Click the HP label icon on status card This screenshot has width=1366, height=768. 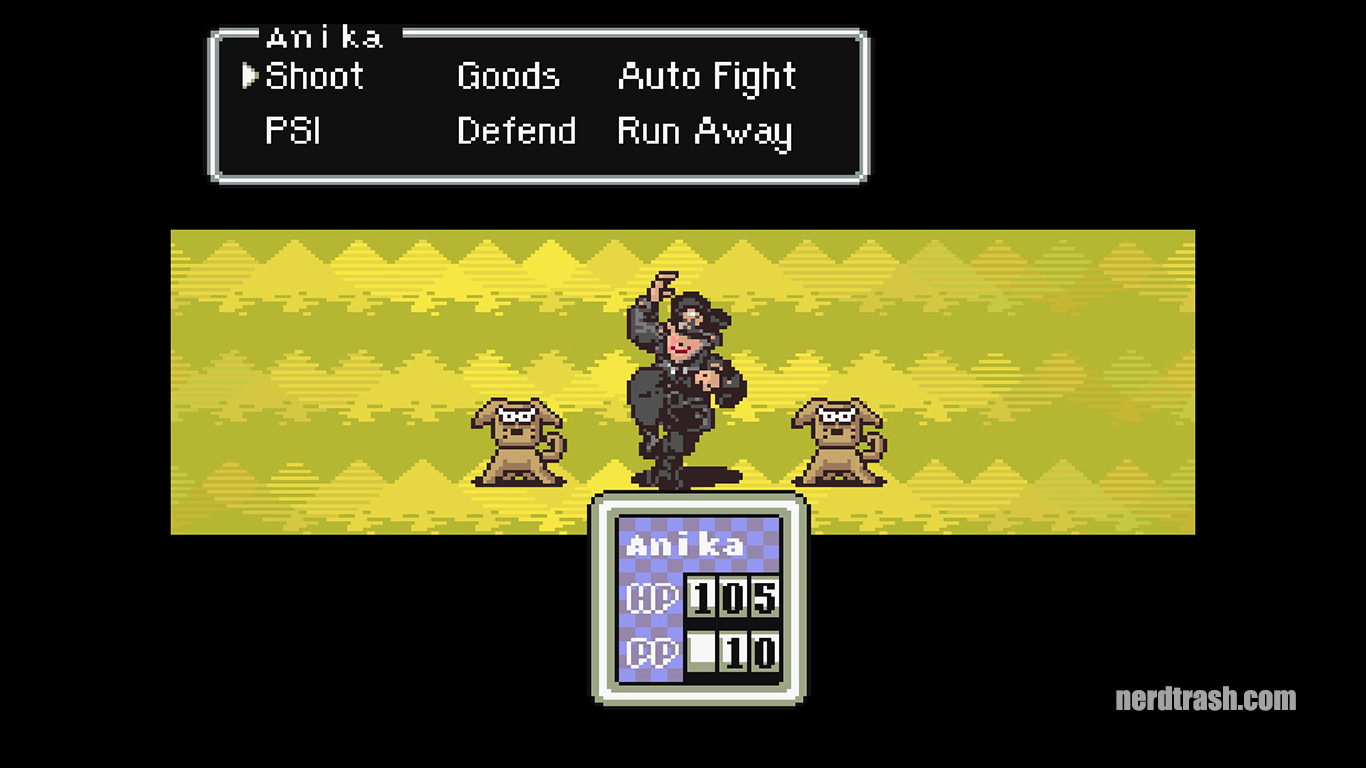[x=650, y=597]
